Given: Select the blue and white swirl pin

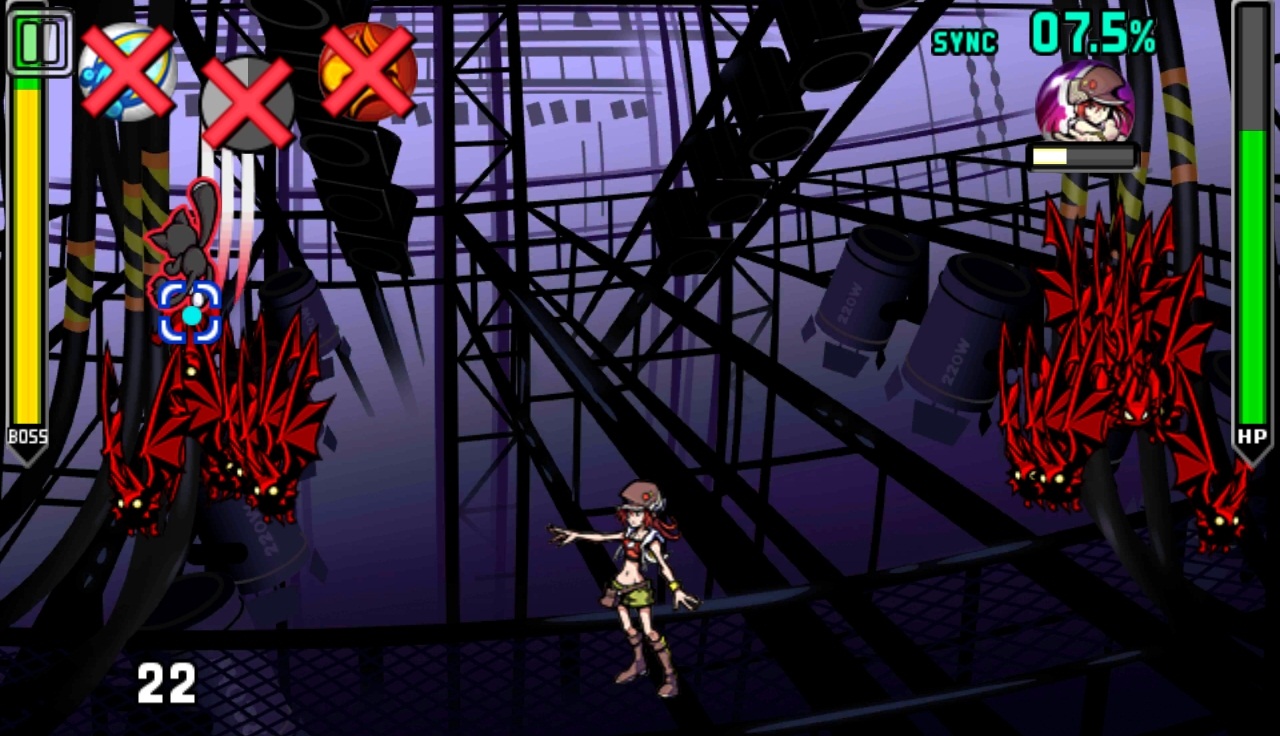Looking at the screenshot, I should coord(127,71).
